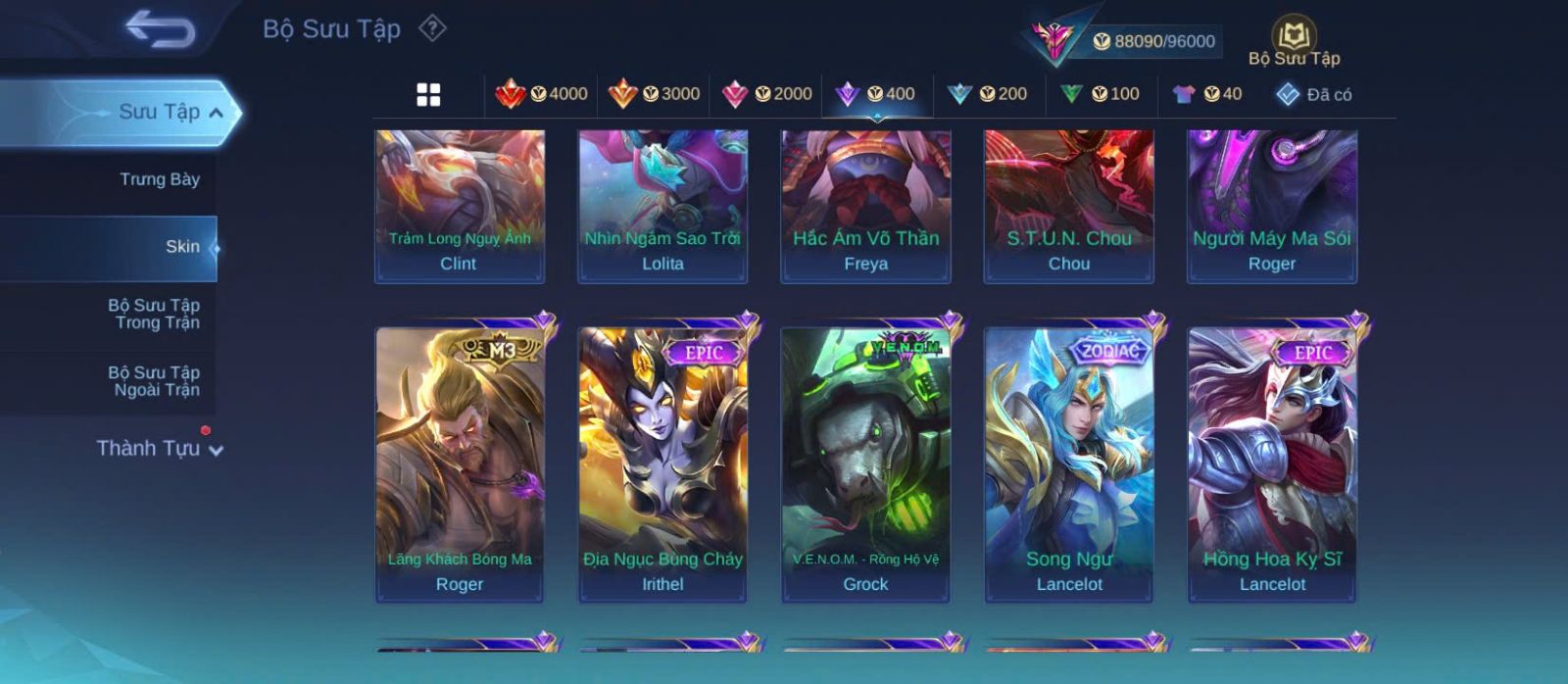Show all skins with grid filter
Image resolution: width=1568 pixels, height=684 pixels.
tap(428, 95)
